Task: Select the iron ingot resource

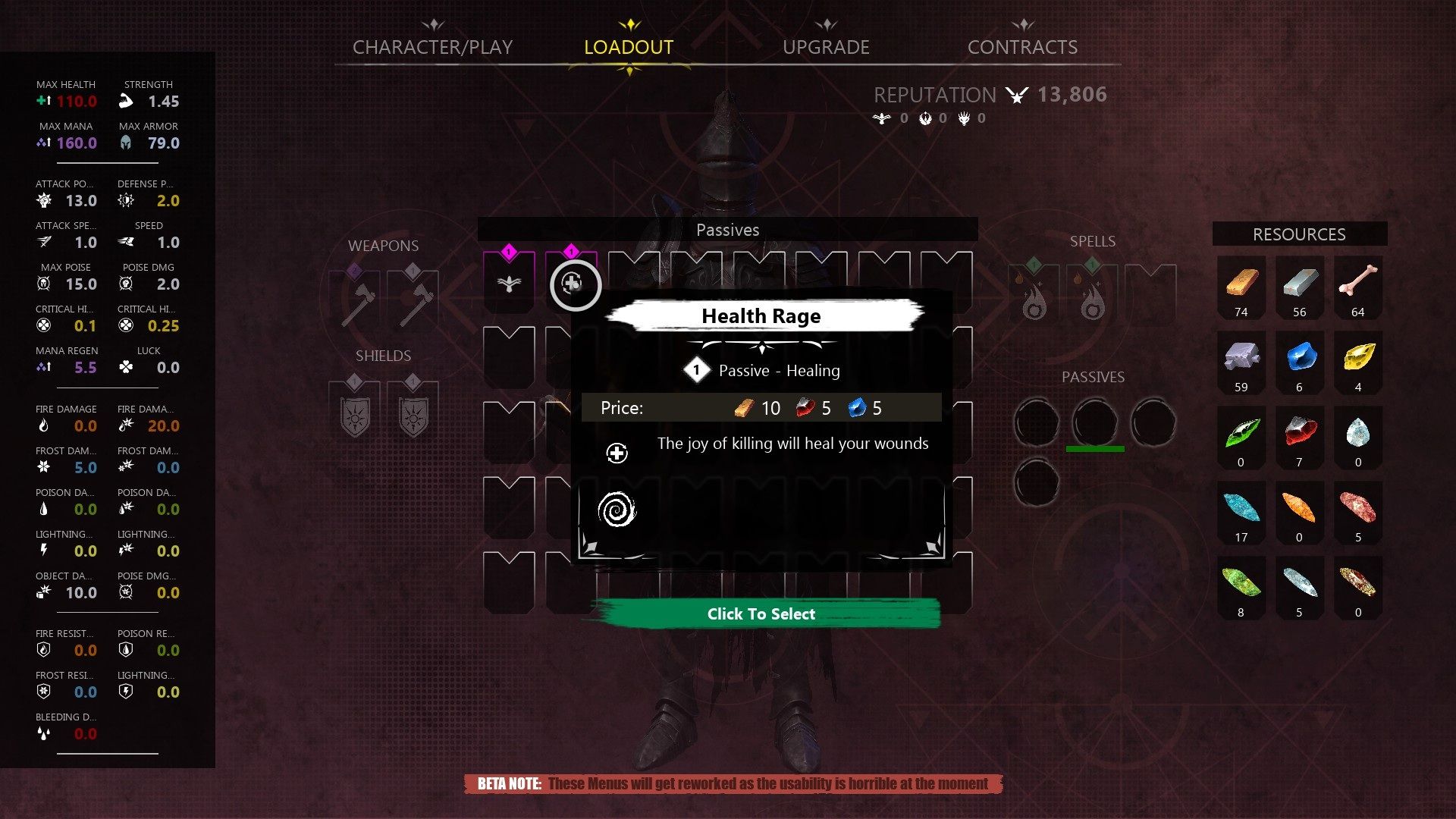Action: [x=1299, y=284]
